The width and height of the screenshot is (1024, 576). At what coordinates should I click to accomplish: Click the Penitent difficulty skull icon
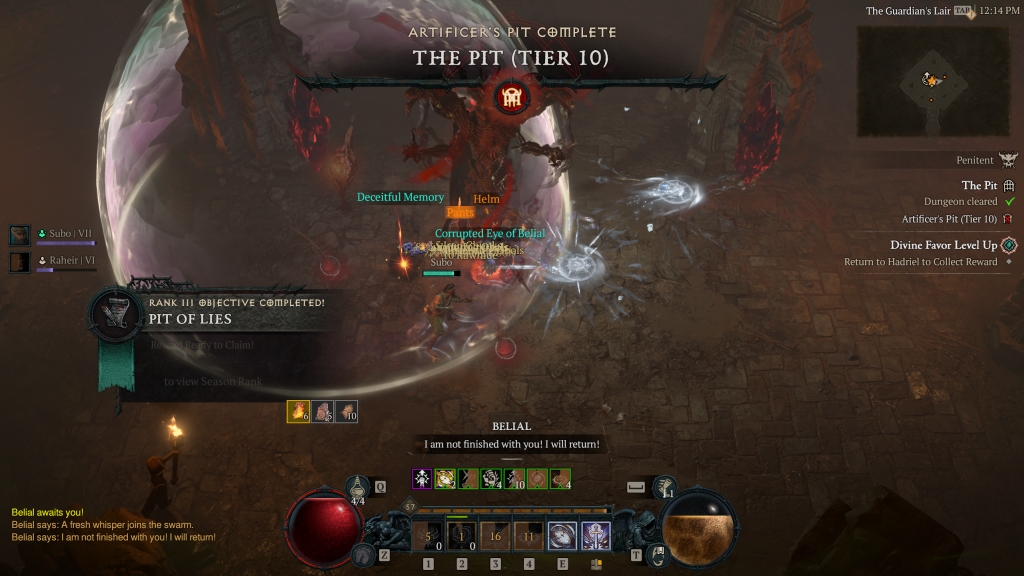[1007, 160]
